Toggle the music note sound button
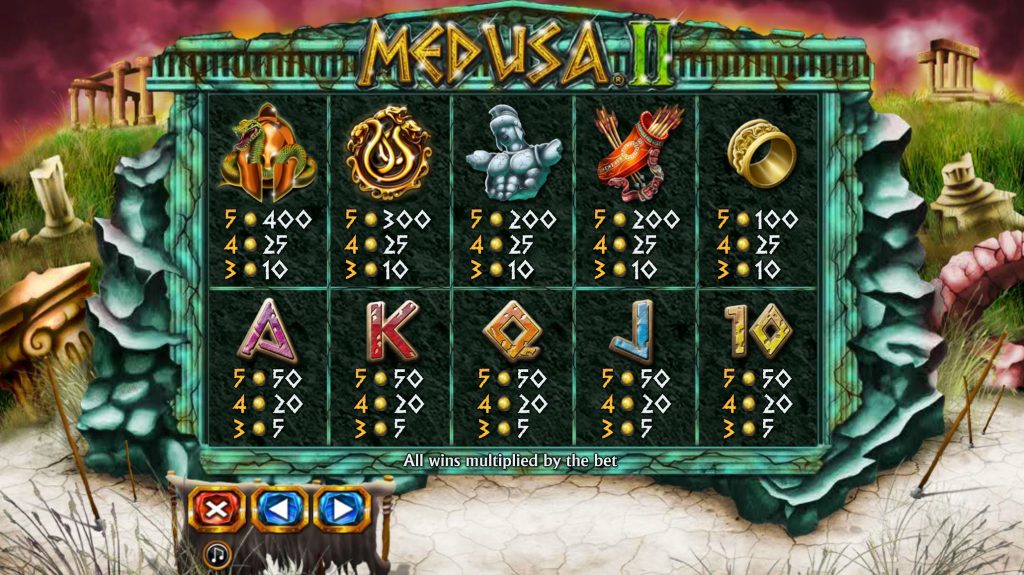The height and width of the screenshot is (575, 1024). 216,554
